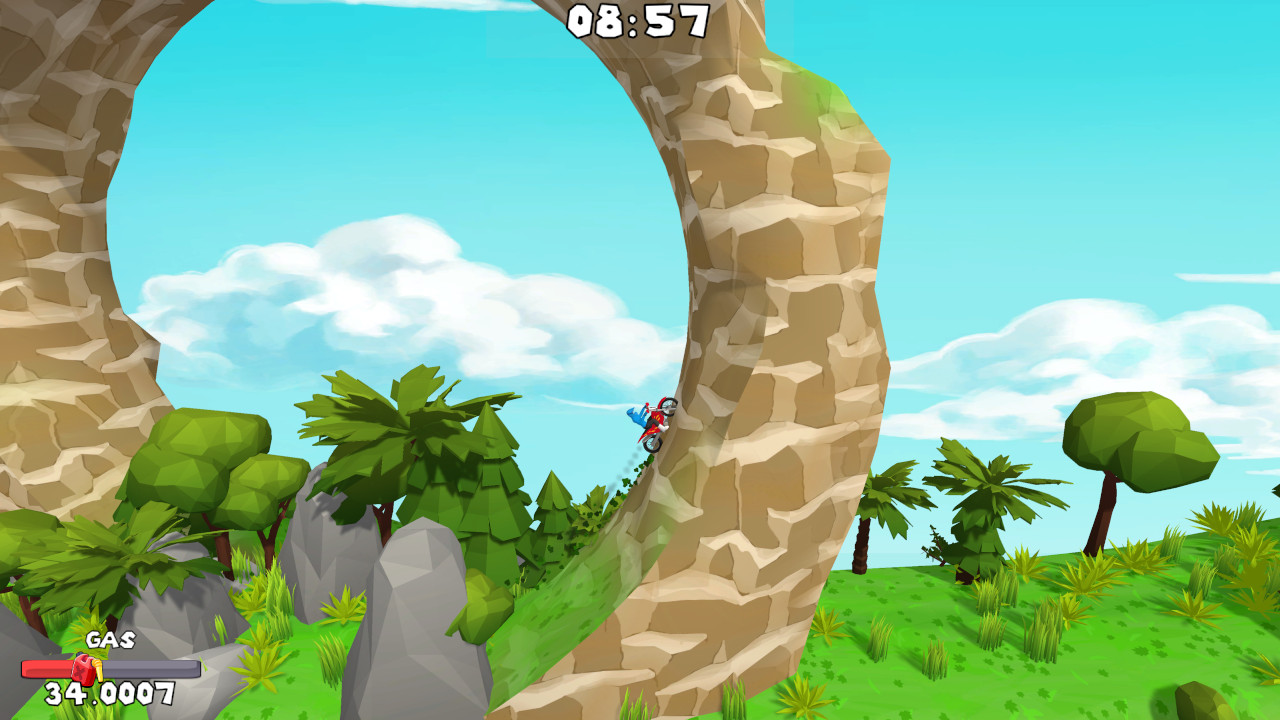Viewport: 1280px width, 720px height.
Task: Click the rider's rear wheel
Action: [x=653, y=445]
